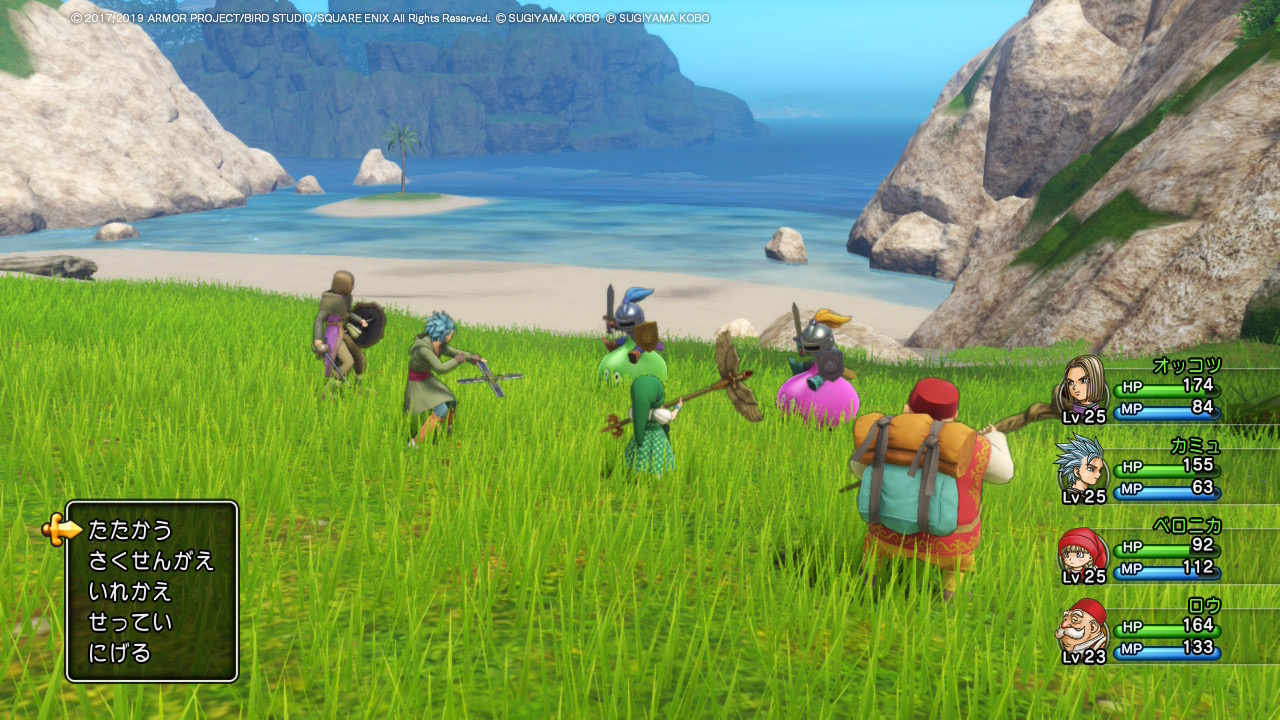The width and height of the screenshot is (1280, 720).
Task: Select ロウ's party status panel
Action: (1142, 632)
